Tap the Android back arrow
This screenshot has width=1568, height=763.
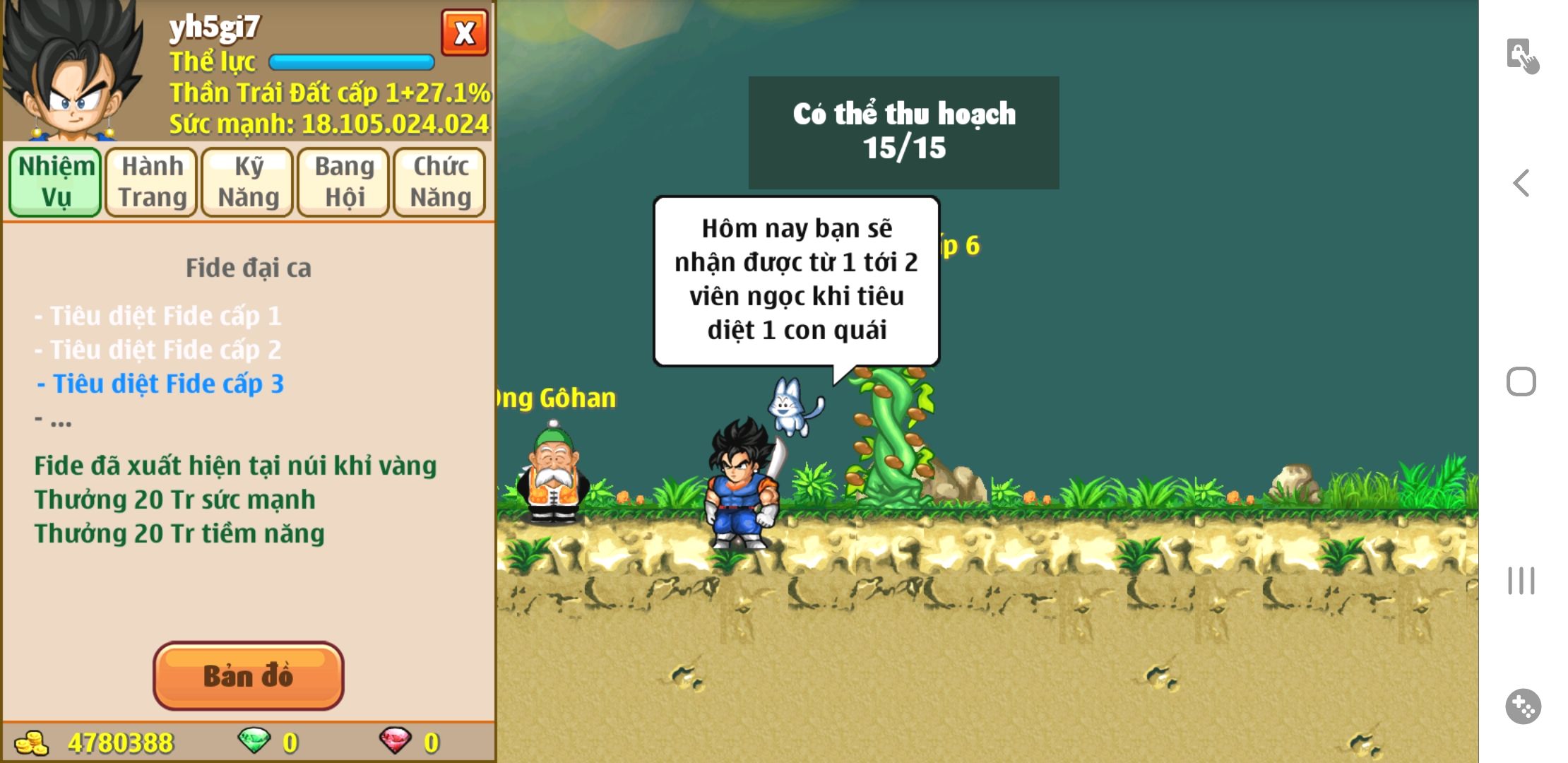(1521, 183)
